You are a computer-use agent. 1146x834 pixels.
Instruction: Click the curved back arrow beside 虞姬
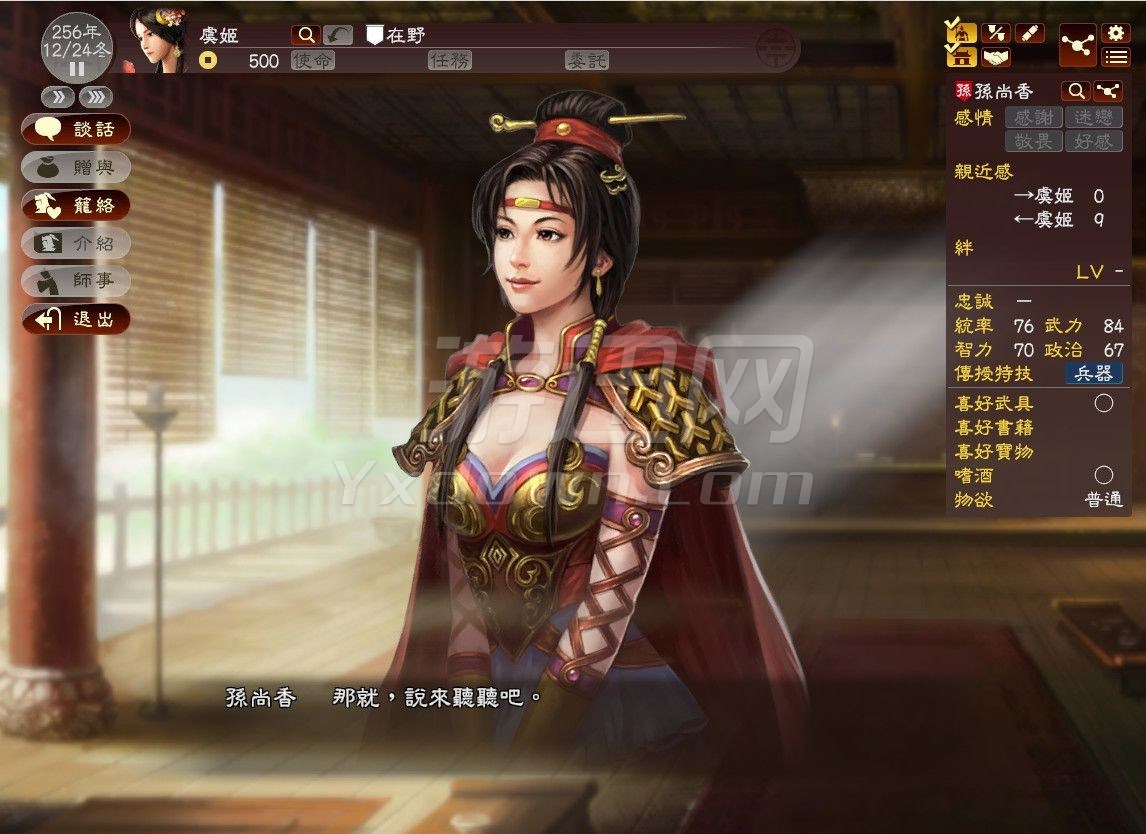(x=338, y=35)
